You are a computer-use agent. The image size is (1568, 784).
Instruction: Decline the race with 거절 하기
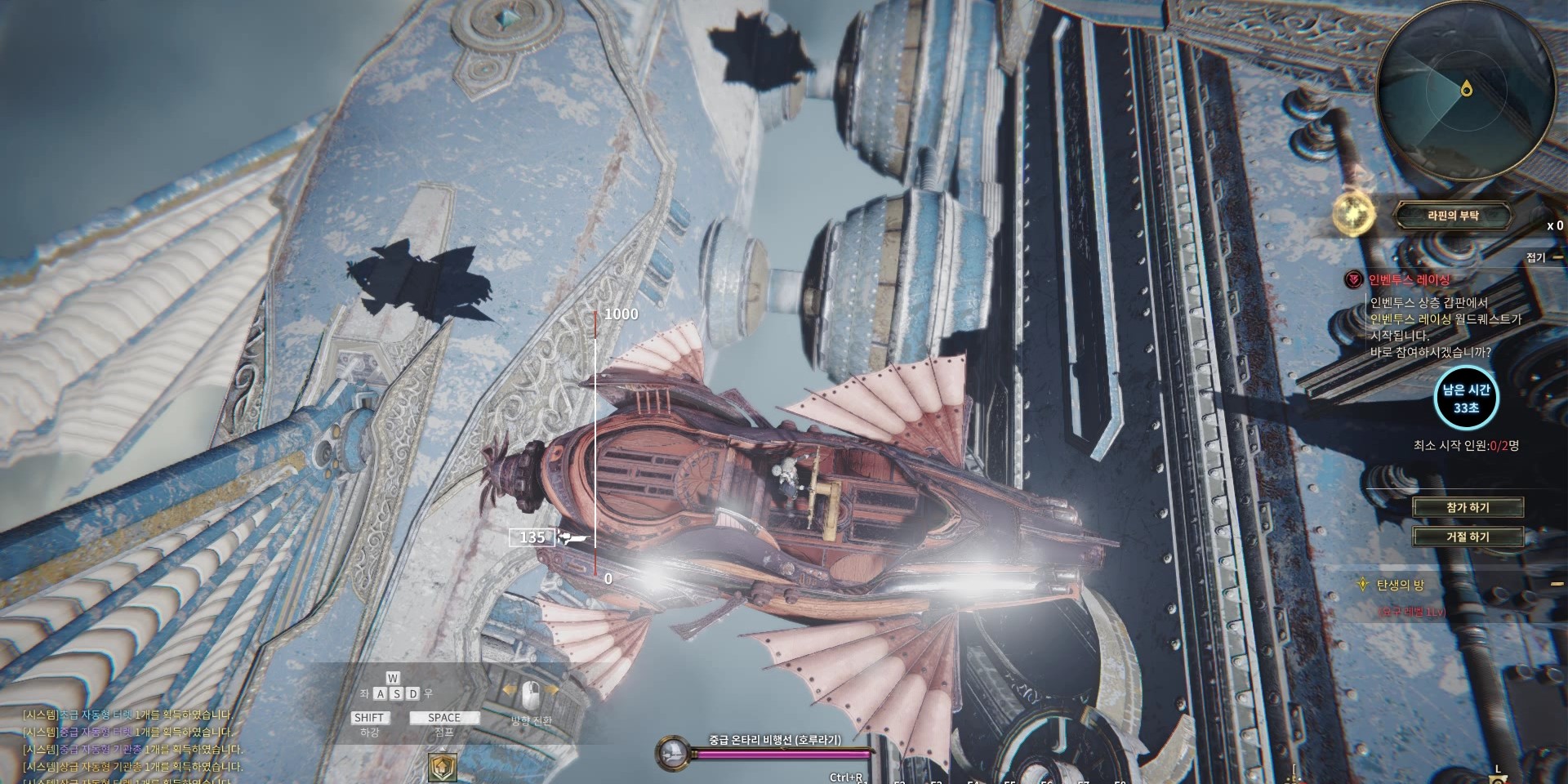[1468, 537]
